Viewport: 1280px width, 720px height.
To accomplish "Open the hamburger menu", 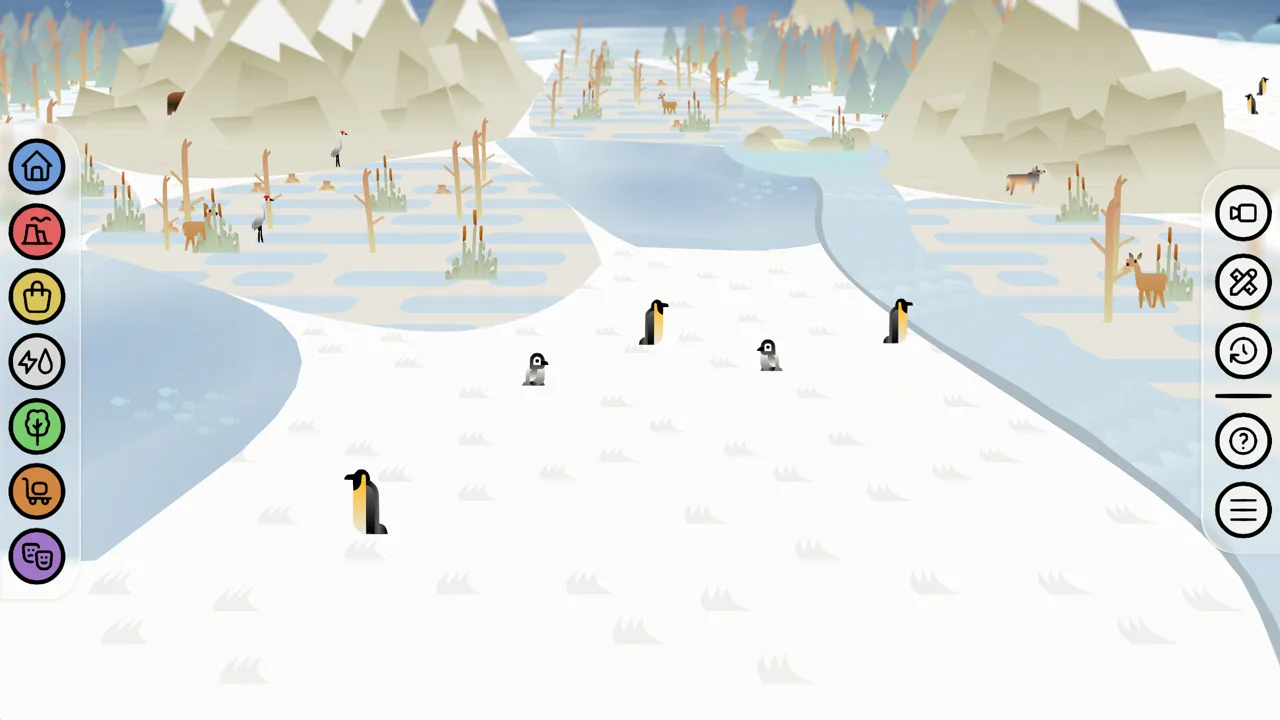I will (1243, 510).
